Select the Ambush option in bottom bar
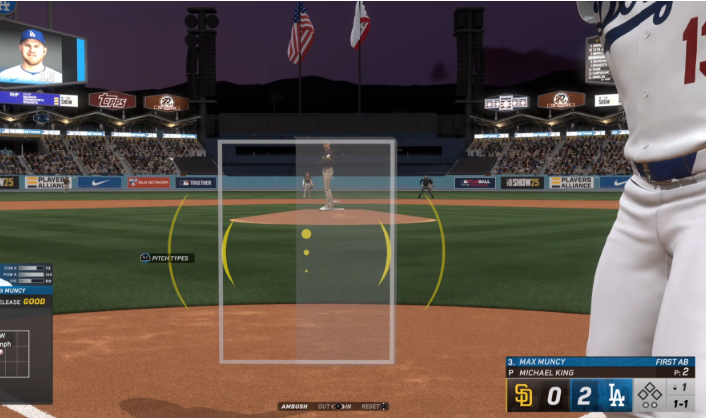 296,406
